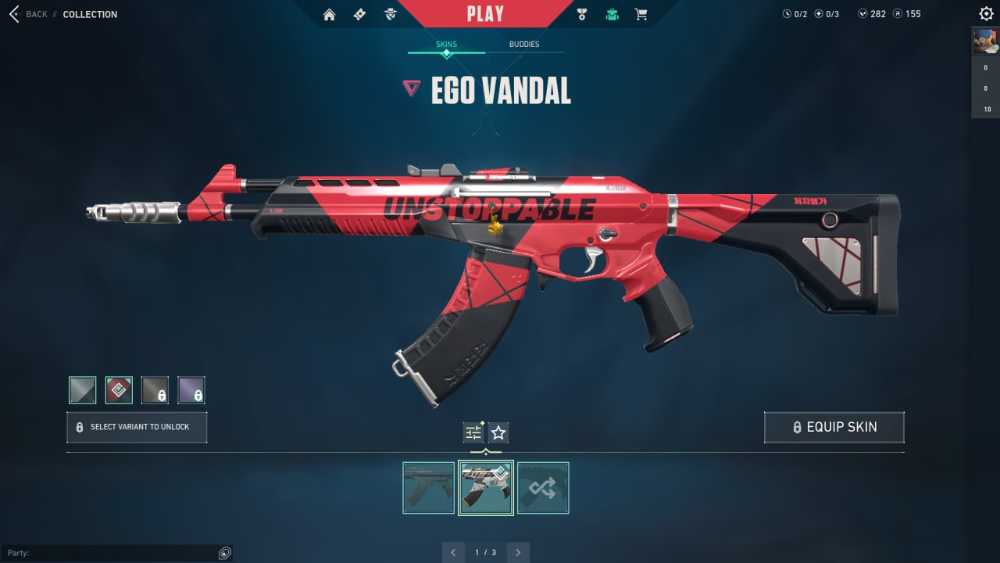Screen dimensions: 1000x563
Task: Open the home screen icon
Action: 329,14
